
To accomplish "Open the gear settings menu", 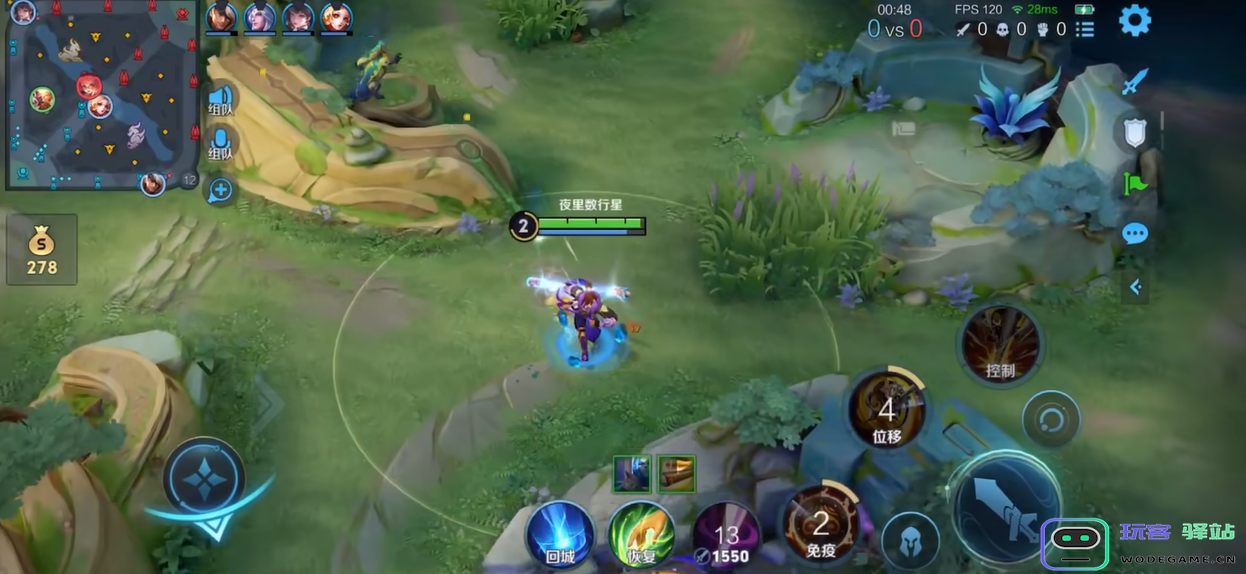I will point(1134,20).
